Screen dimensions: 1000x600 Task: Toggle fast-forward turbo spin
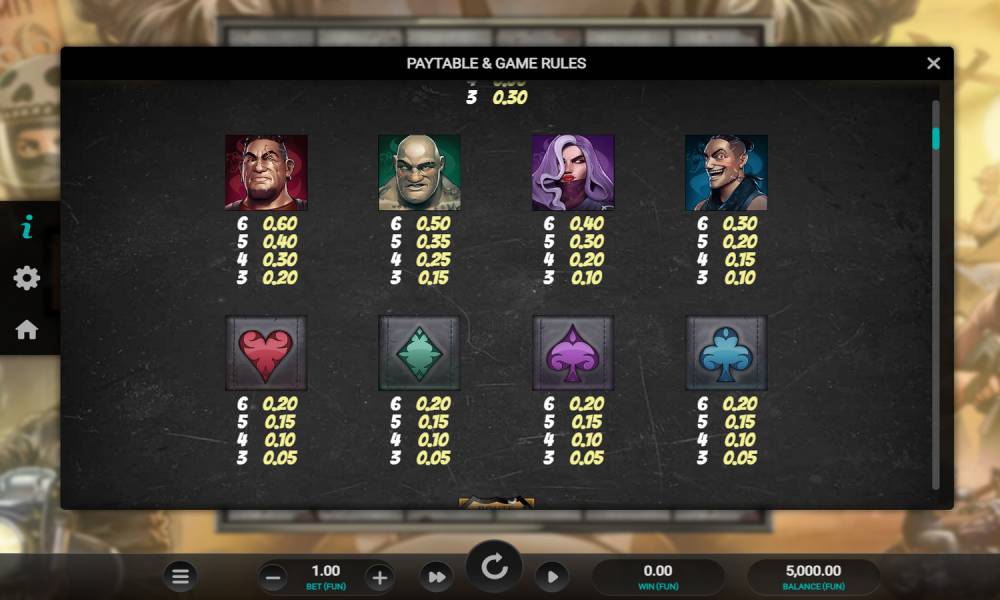click(x=436, y=577)
